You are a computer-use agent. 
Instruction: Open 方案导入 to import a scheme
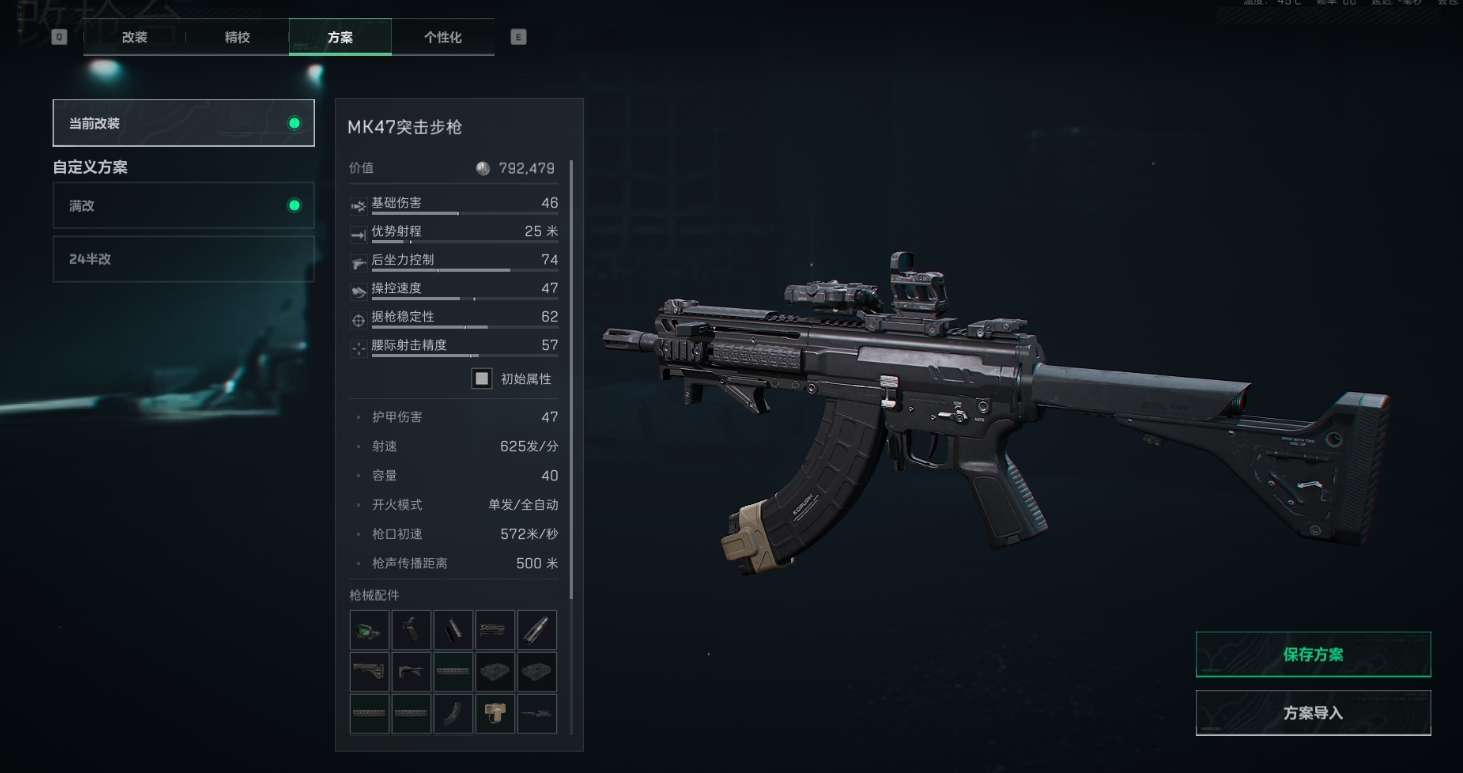coord(1312,713)
